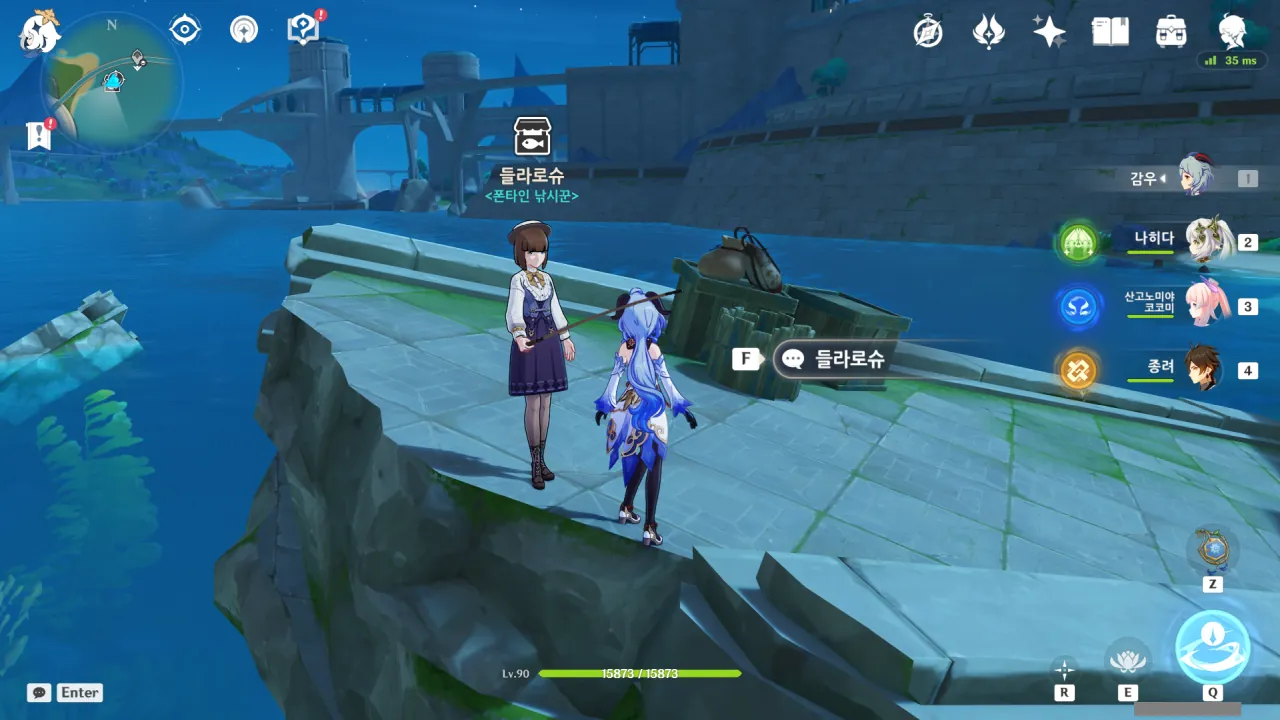Image resolution: width=1280 pixels, height=720 pixels.
Task: Use the pocket-watch gadget icon
Action: pos(1212,549)
